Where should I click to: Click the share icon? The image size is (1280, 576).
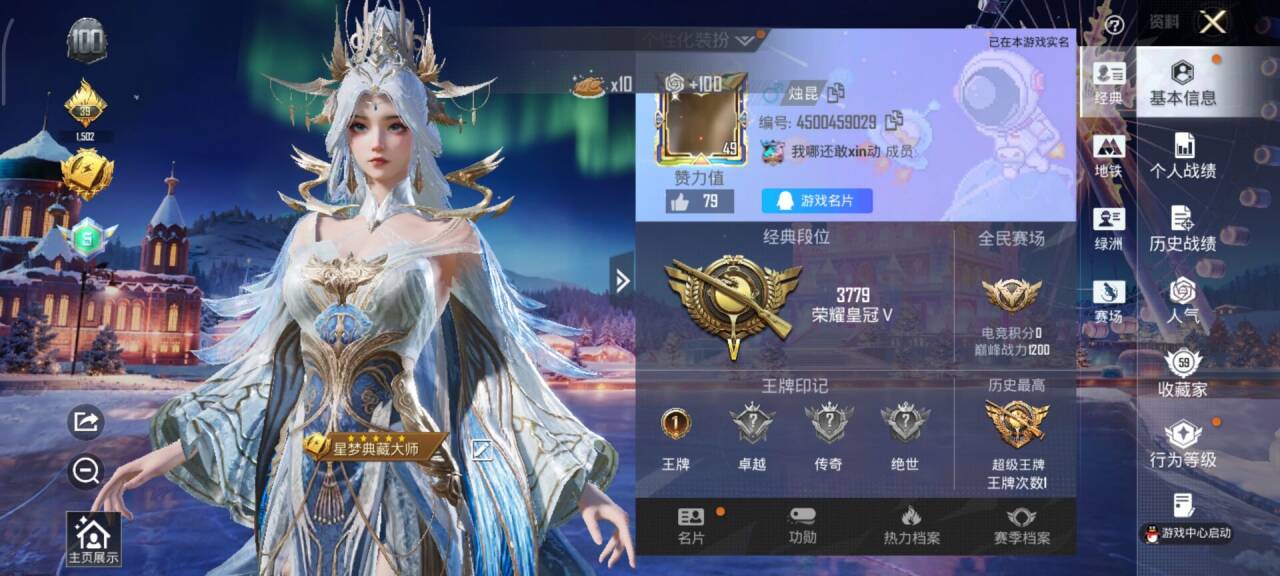[x=86, y=422]
